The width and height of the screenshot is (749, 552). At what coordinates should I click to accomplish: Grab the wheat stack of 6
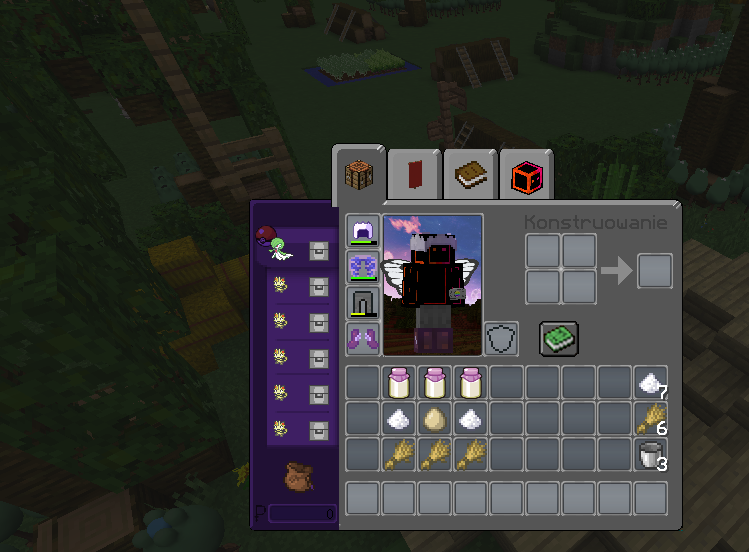(650, 419)
